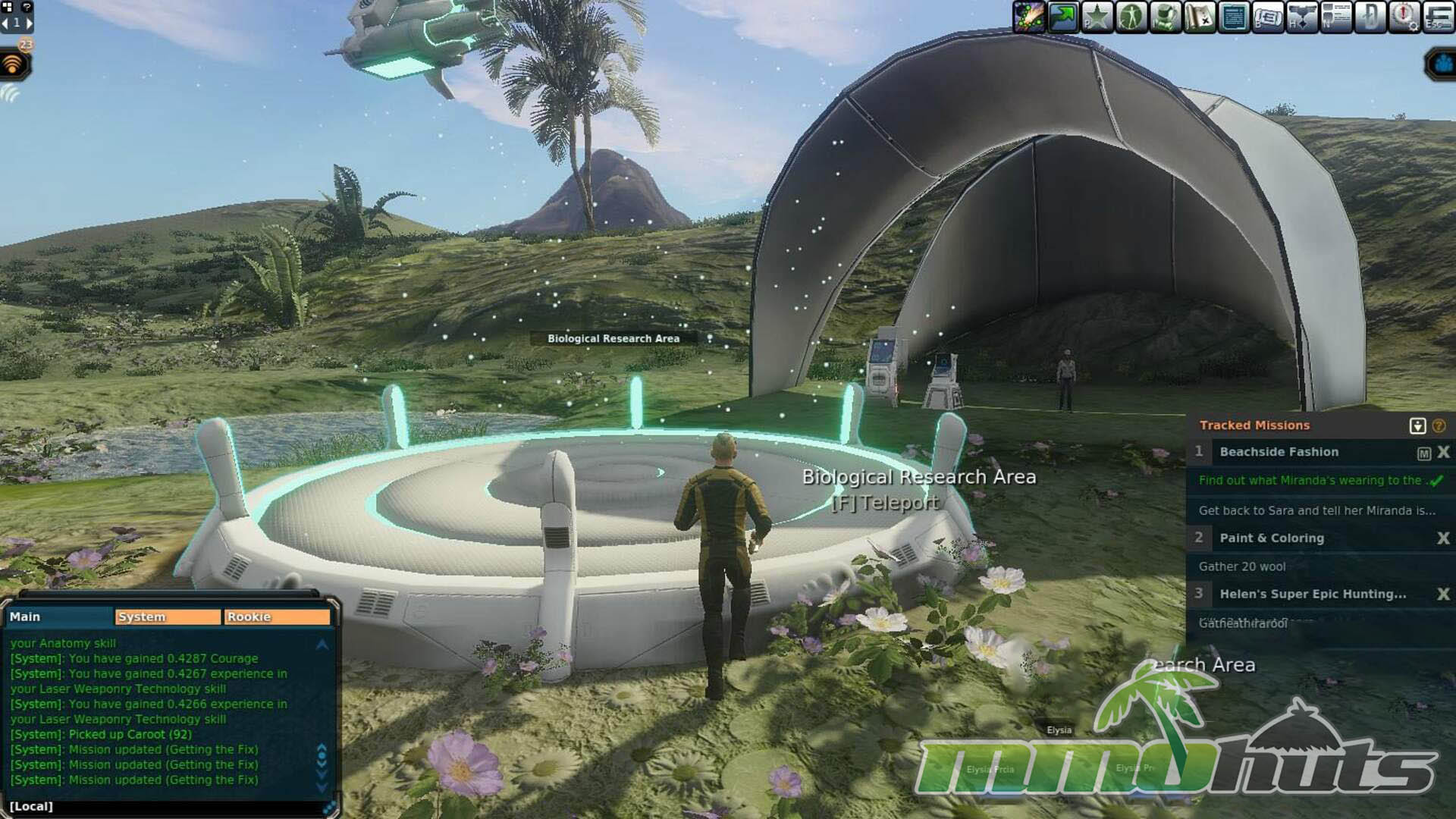Click the green arrow toolbar icon
1456x819 pixels.
[1063, 17]
